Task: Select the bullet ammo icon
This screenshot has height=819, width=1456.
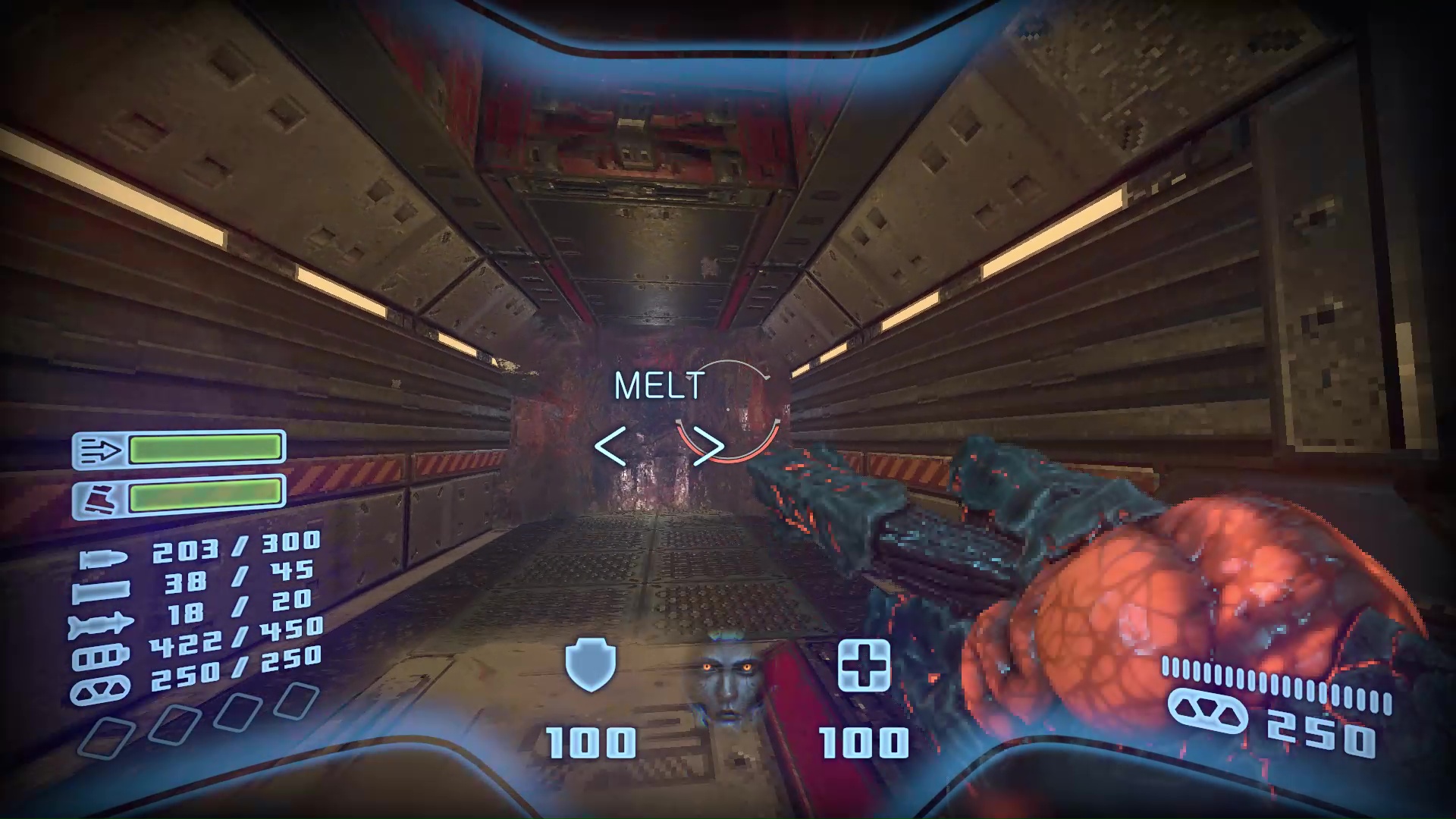Action: (104, 559)
